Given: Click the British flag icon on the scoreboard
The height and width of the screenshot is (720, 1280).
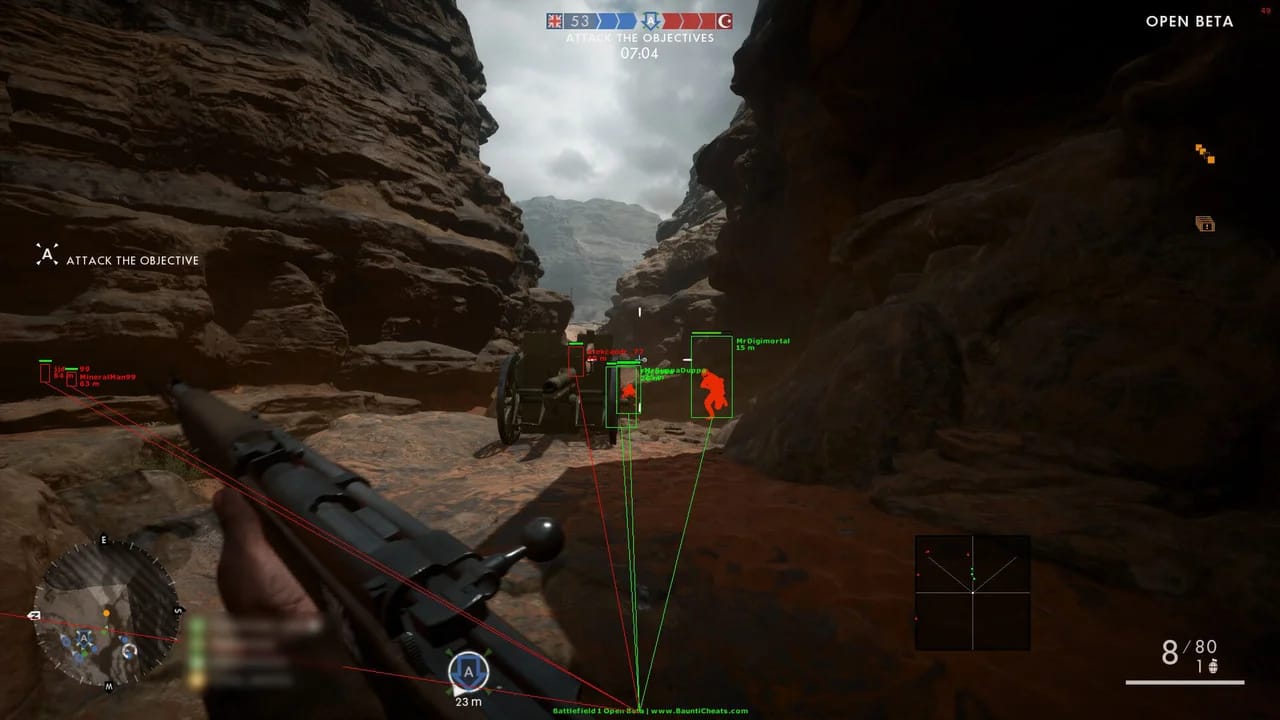Looking at the screenshot, I should tap(556, 19).
